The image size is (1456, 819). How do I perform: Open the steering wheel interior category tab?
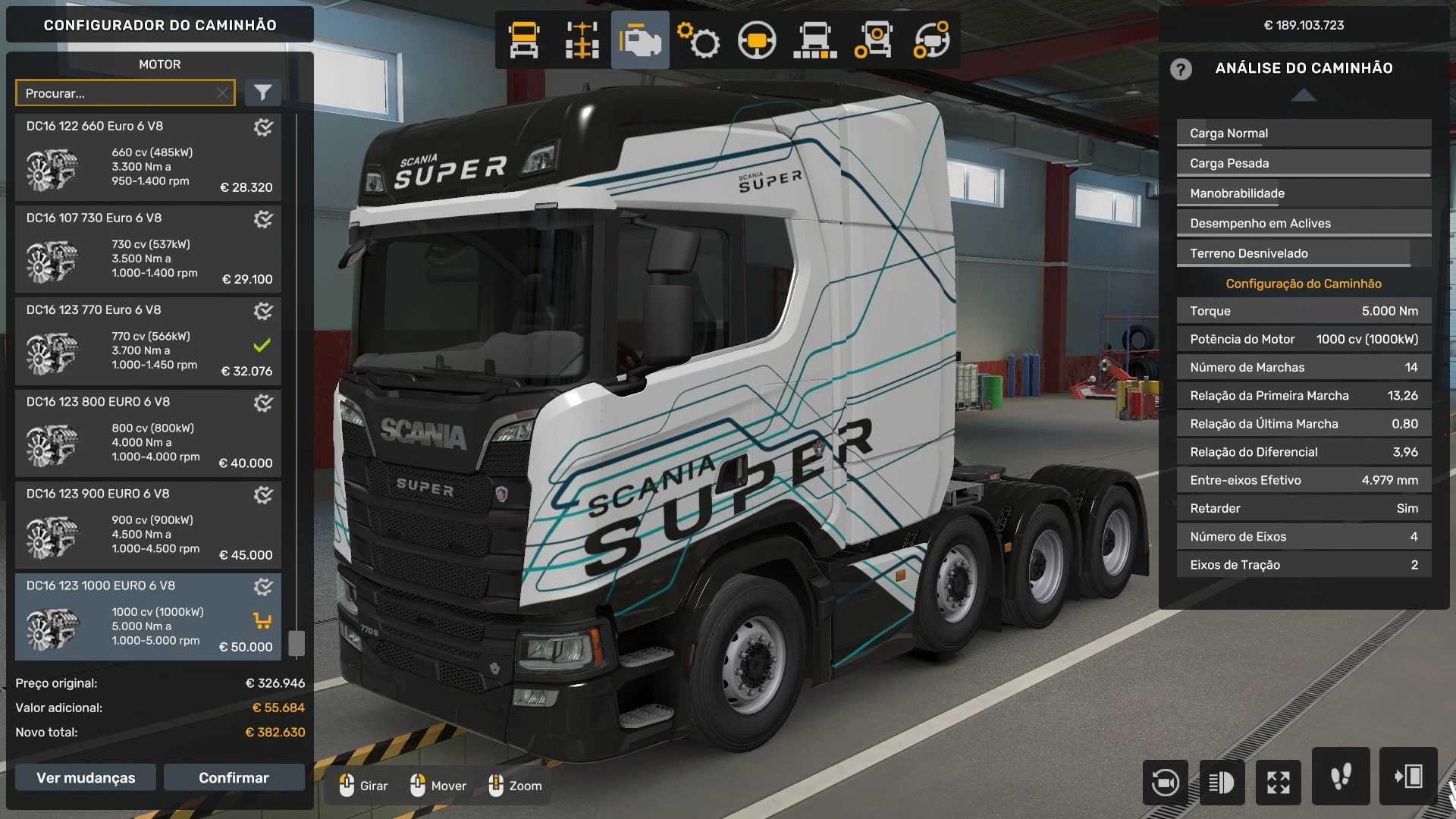pos(757,39)
